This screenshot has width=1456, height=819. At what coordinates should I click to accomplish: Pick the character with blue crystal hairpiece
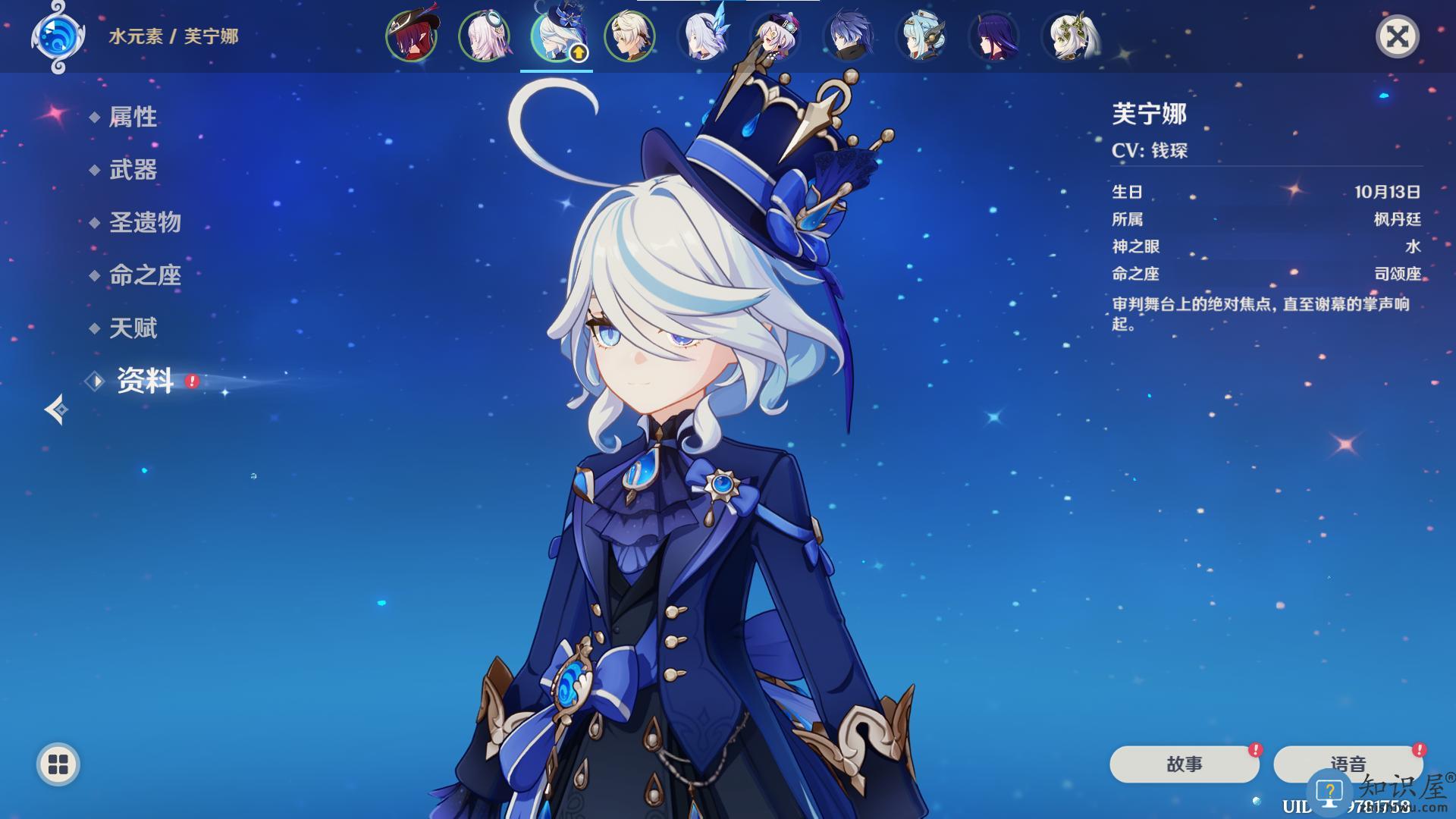click(x=702, y=36)
